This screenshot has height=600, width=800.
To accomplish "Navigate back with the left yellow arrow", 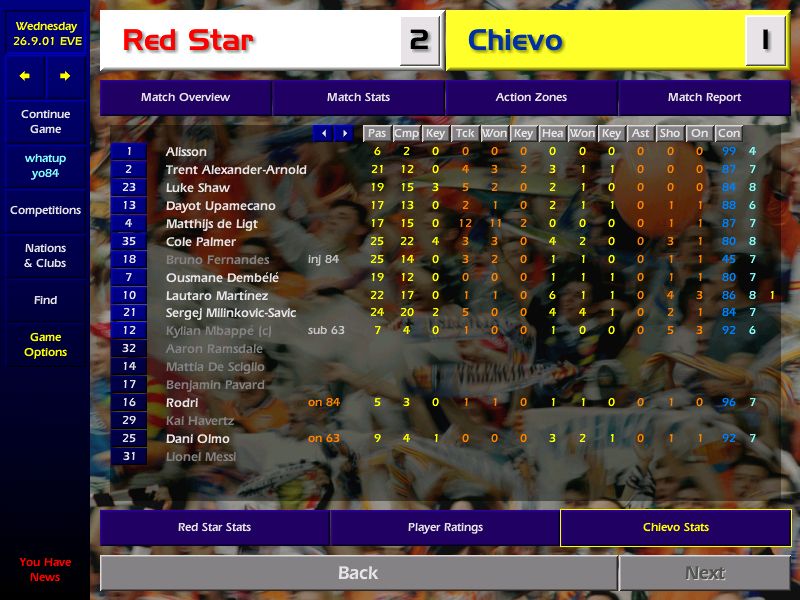I will [25, 76].
